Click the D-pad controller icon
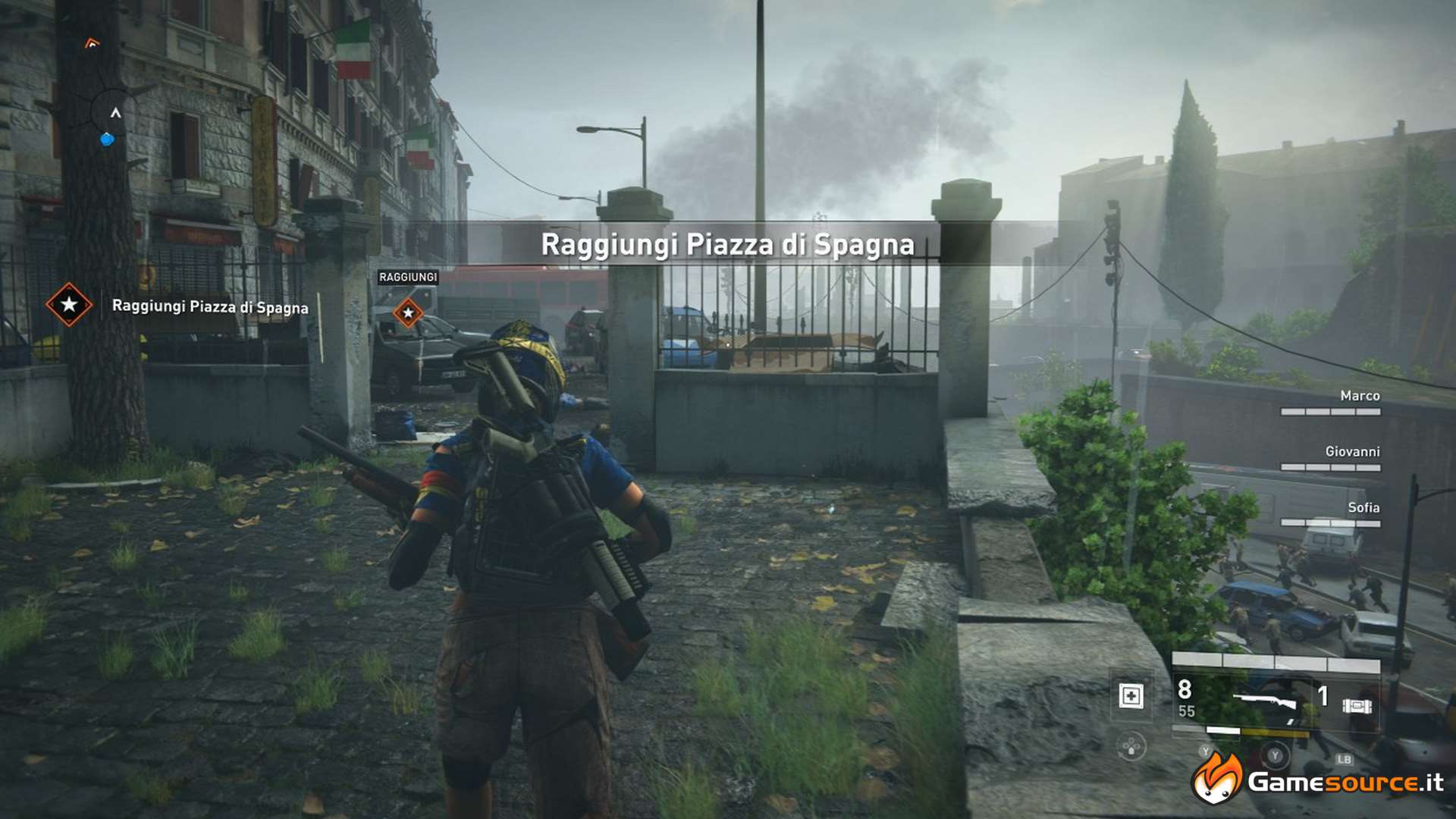This screenshot has width=1456, height=819. [1131, 745]
